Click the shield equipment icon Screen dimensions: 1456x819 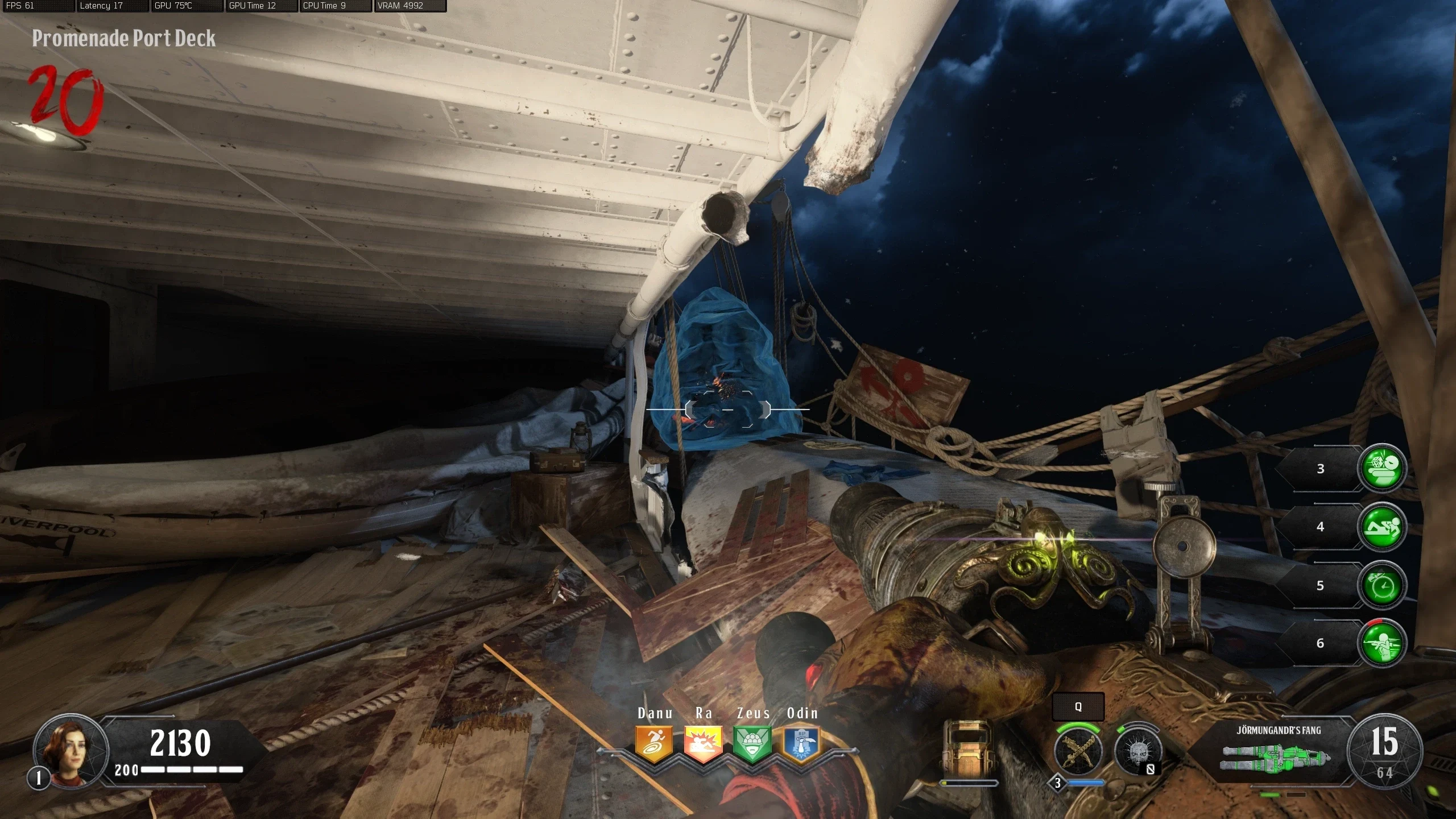(968, 747)
